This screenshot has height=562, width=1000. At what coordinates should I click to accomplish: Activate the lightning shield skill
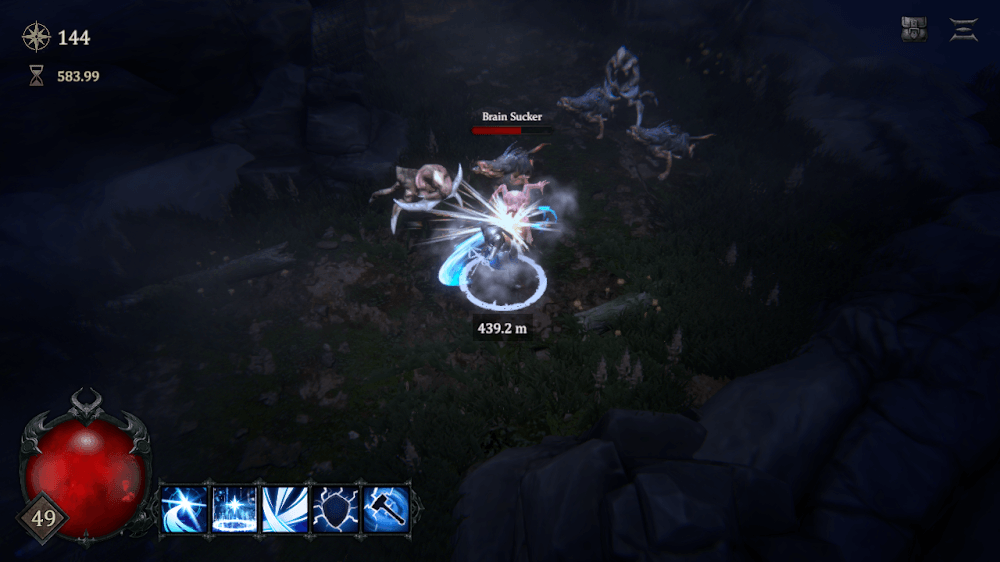[x=335, y=509]
